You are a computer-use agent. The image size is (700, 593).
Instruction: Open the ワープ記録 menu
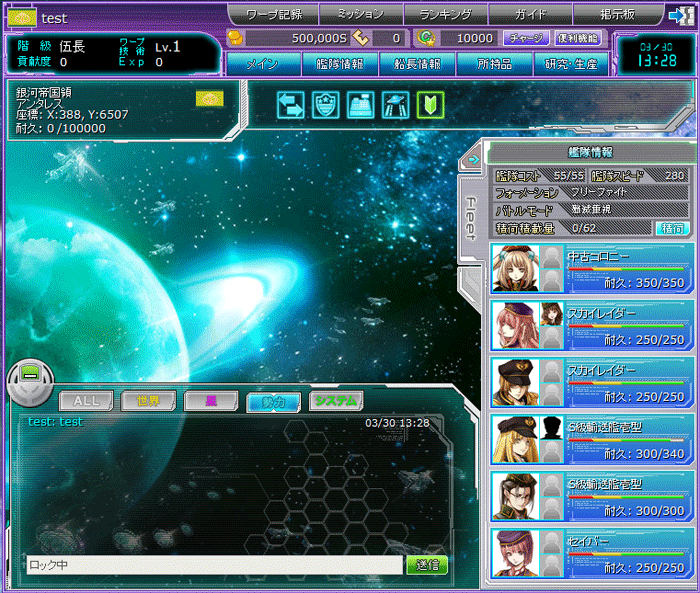point(273,15)
